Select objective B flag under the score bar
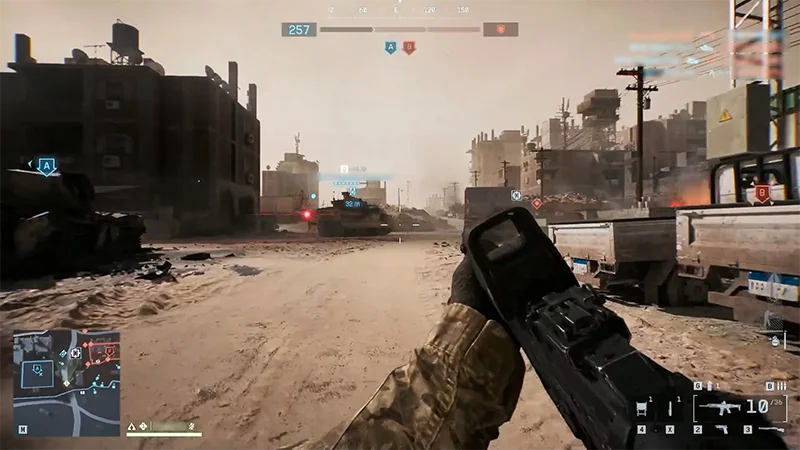This screenshot has width=800, height=450. coord(408,47)
